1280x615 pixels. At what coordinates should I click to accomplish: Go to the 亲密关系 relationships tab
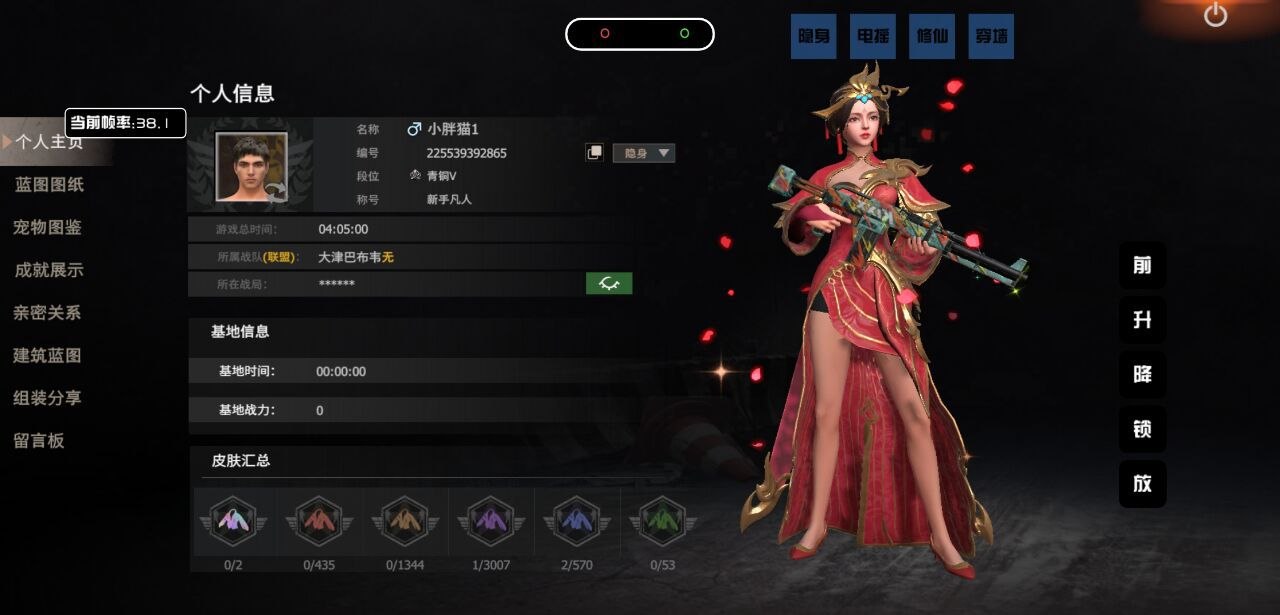tap(47, 313)
